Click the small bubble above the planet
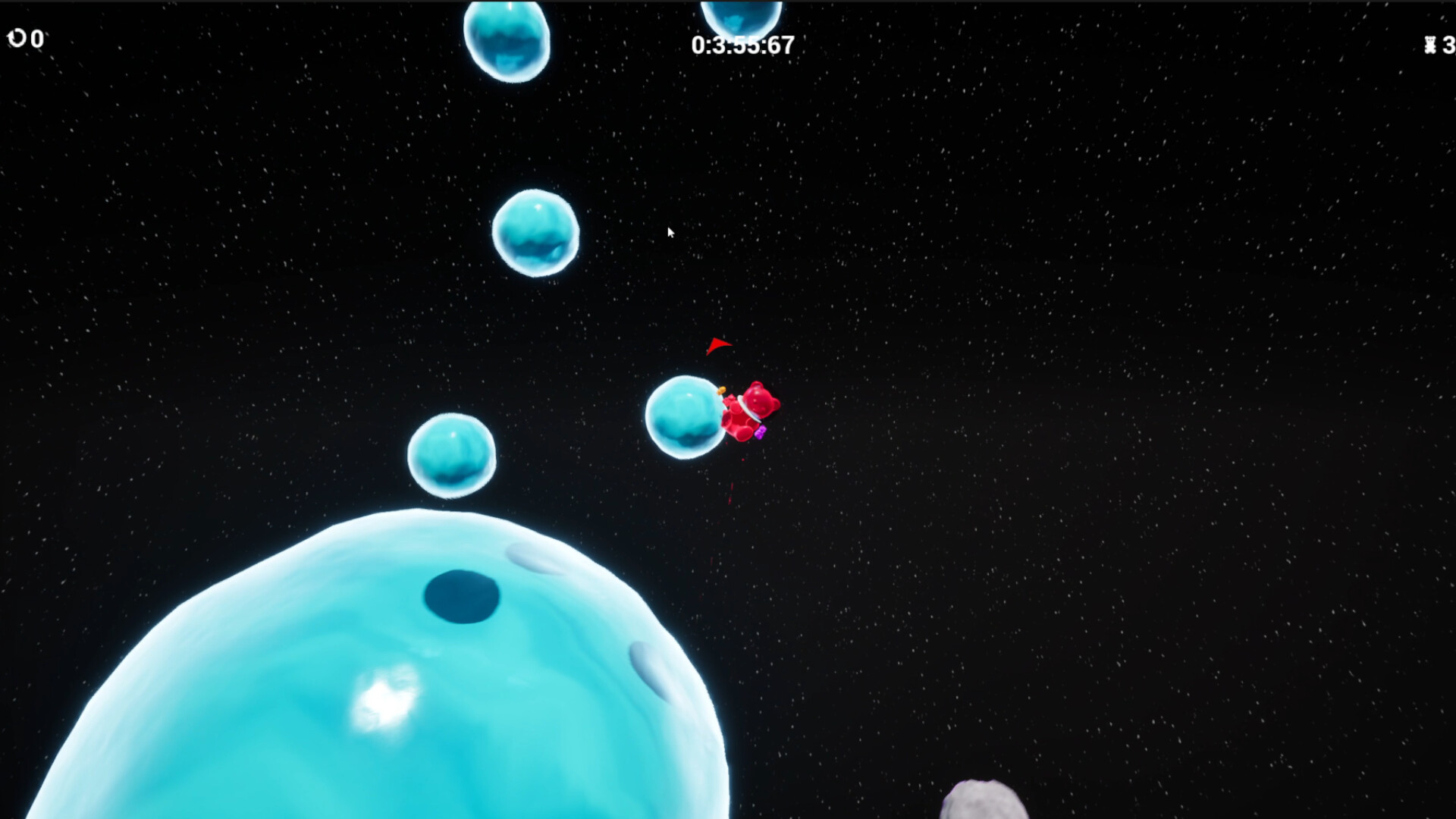 click(x=452, y=455)
